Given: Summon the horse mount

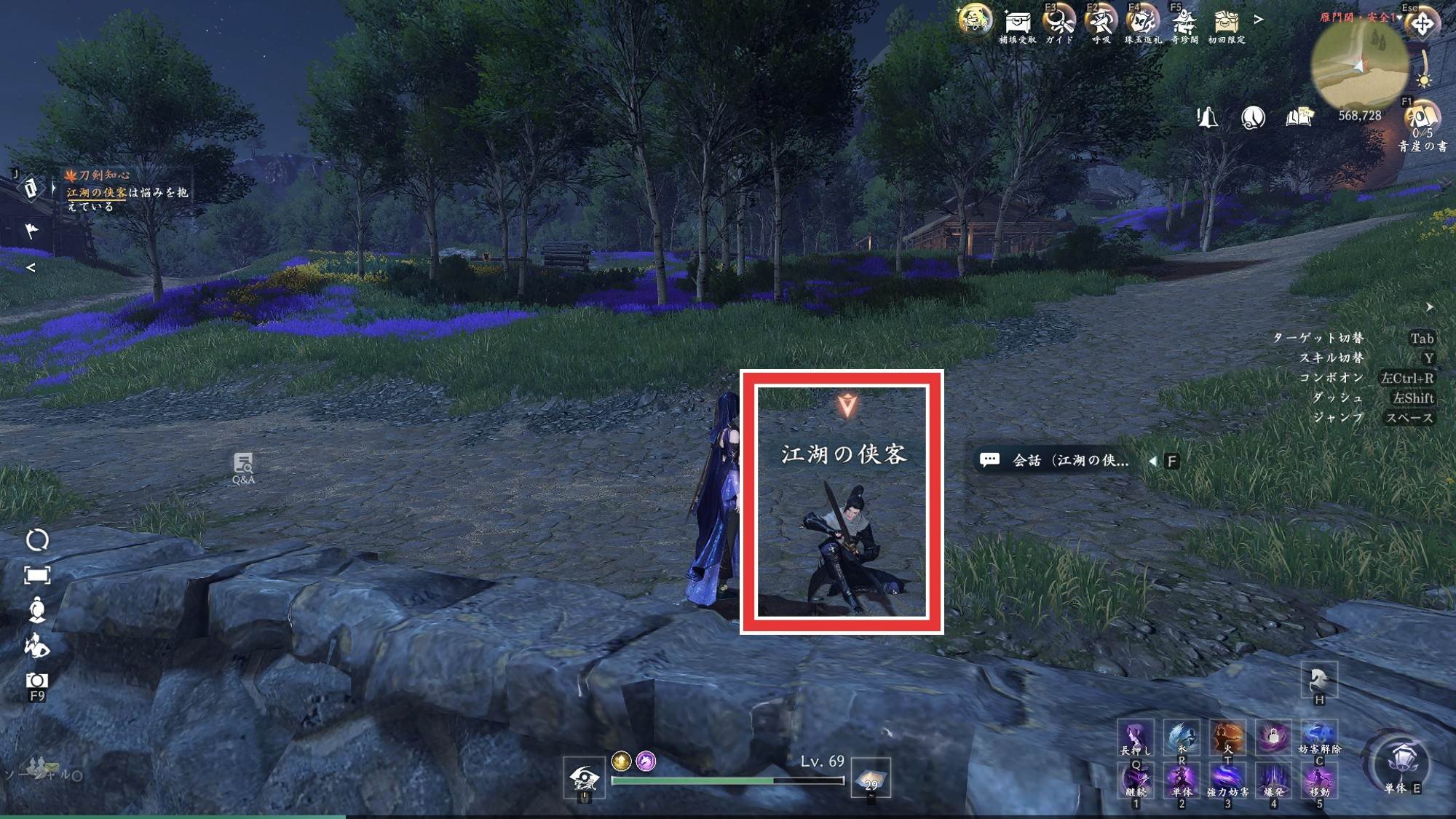Looking at the screenshot, I should 1319,679.
